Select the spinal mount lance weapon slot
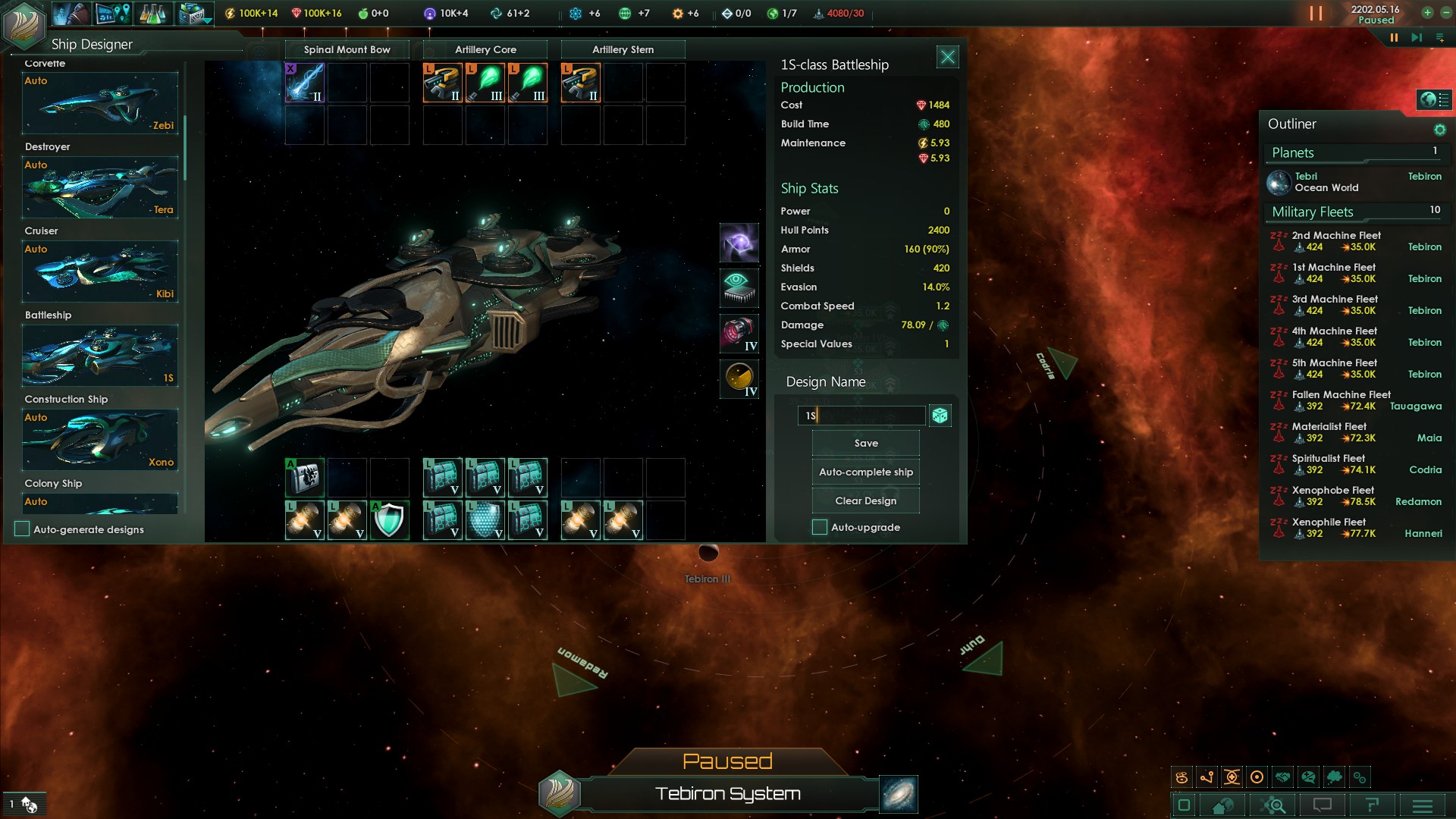This screenshot has width=1456, height=819. (305, 83)
